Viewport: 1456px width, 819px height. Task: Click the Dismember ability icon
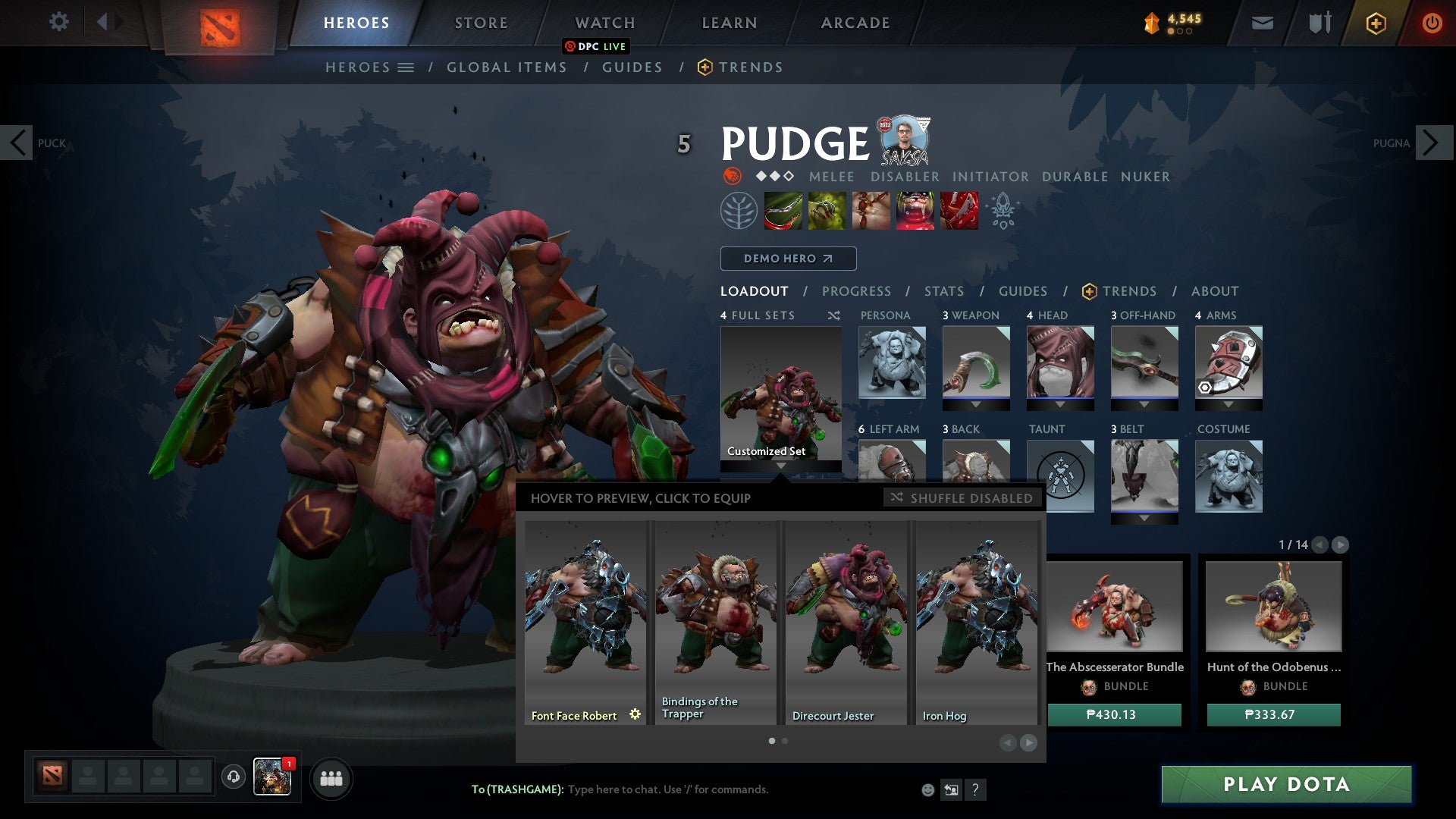pyautogui.click(x=915, y=211)
